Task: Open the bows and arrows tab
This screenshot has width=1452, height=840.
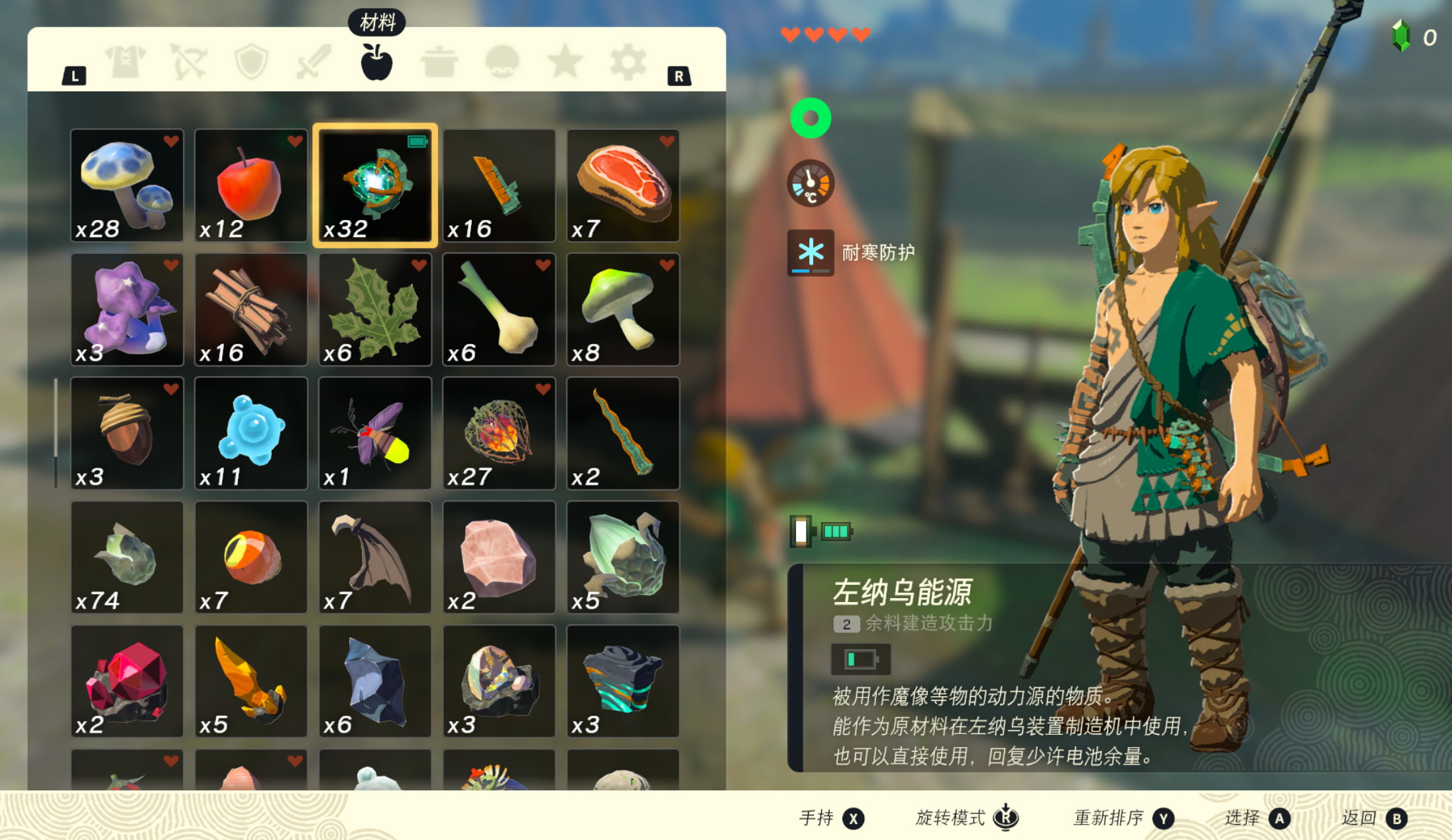Action: 188,62
